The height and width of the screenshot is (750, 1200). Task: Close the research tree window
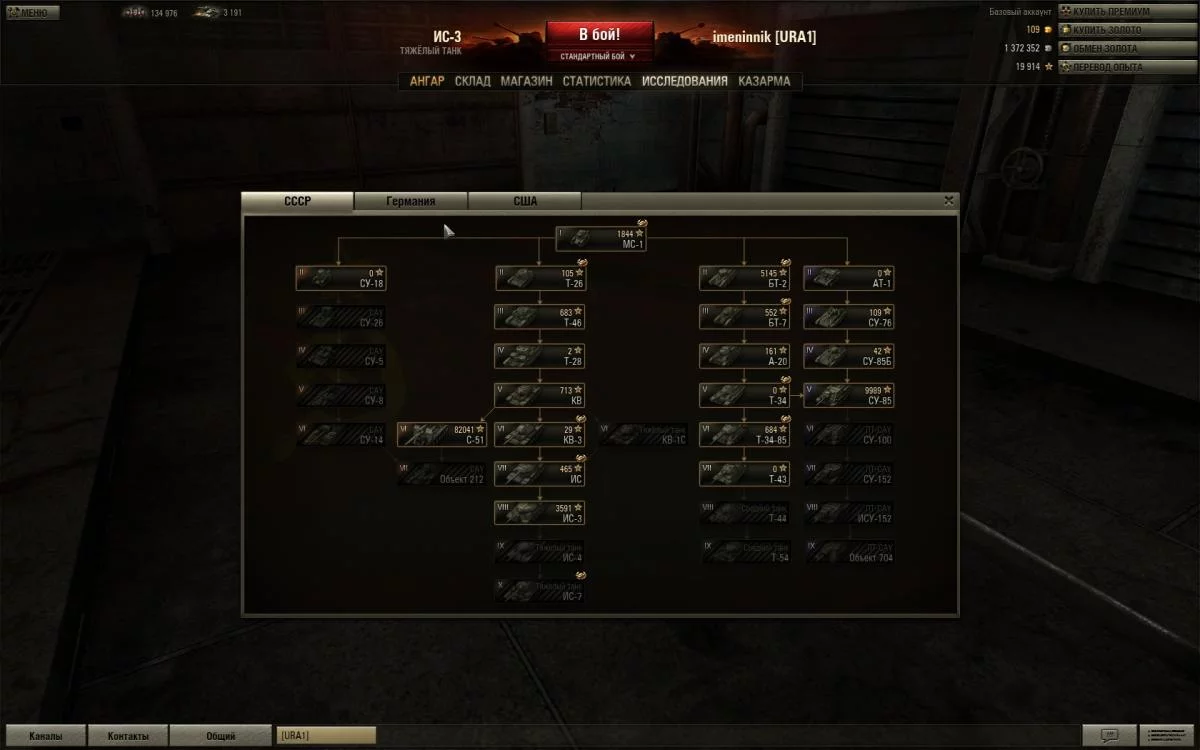tap(948, 200)
